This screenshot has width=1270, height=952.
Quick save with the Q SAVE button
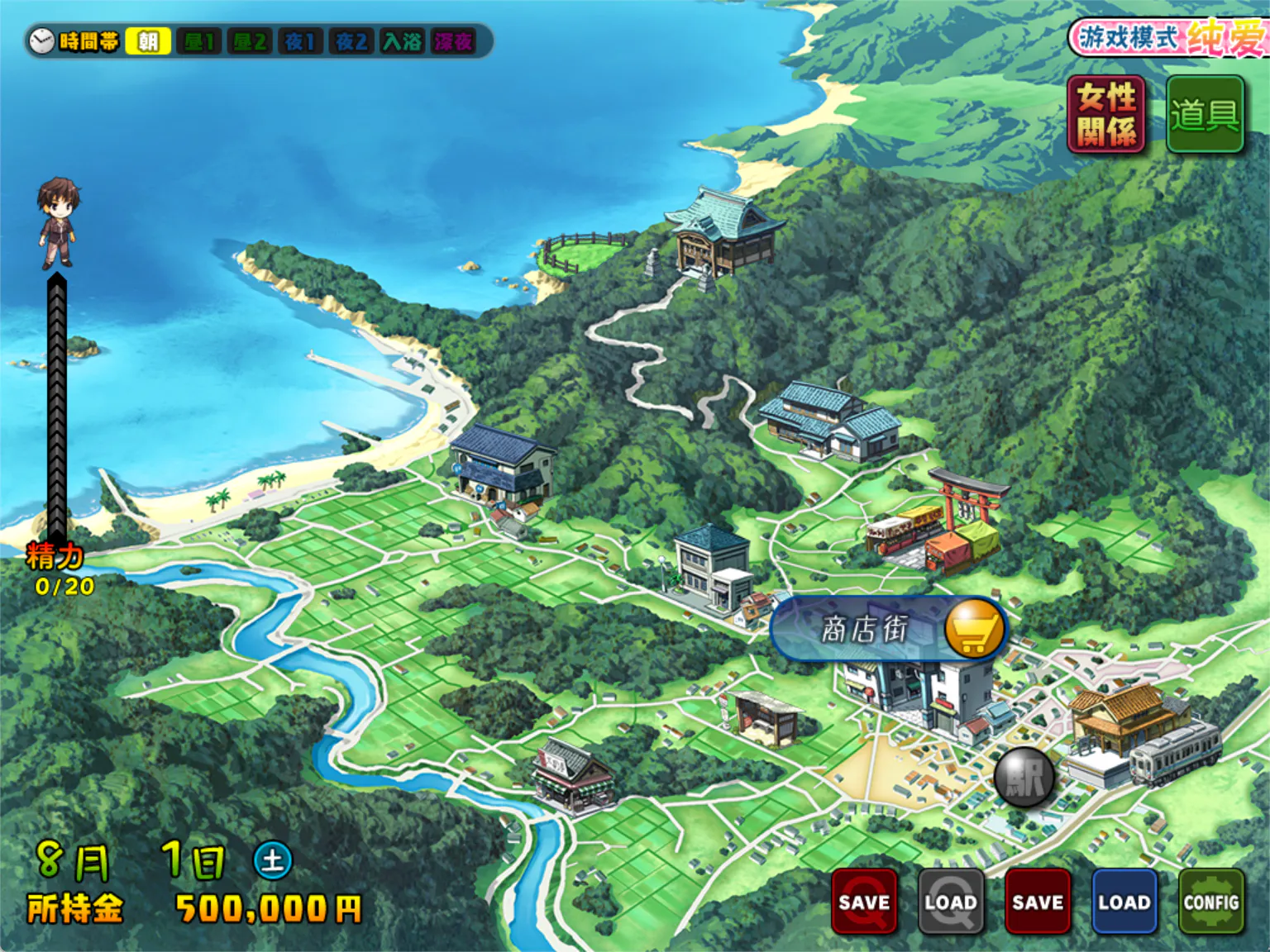(x=864, y=902)
